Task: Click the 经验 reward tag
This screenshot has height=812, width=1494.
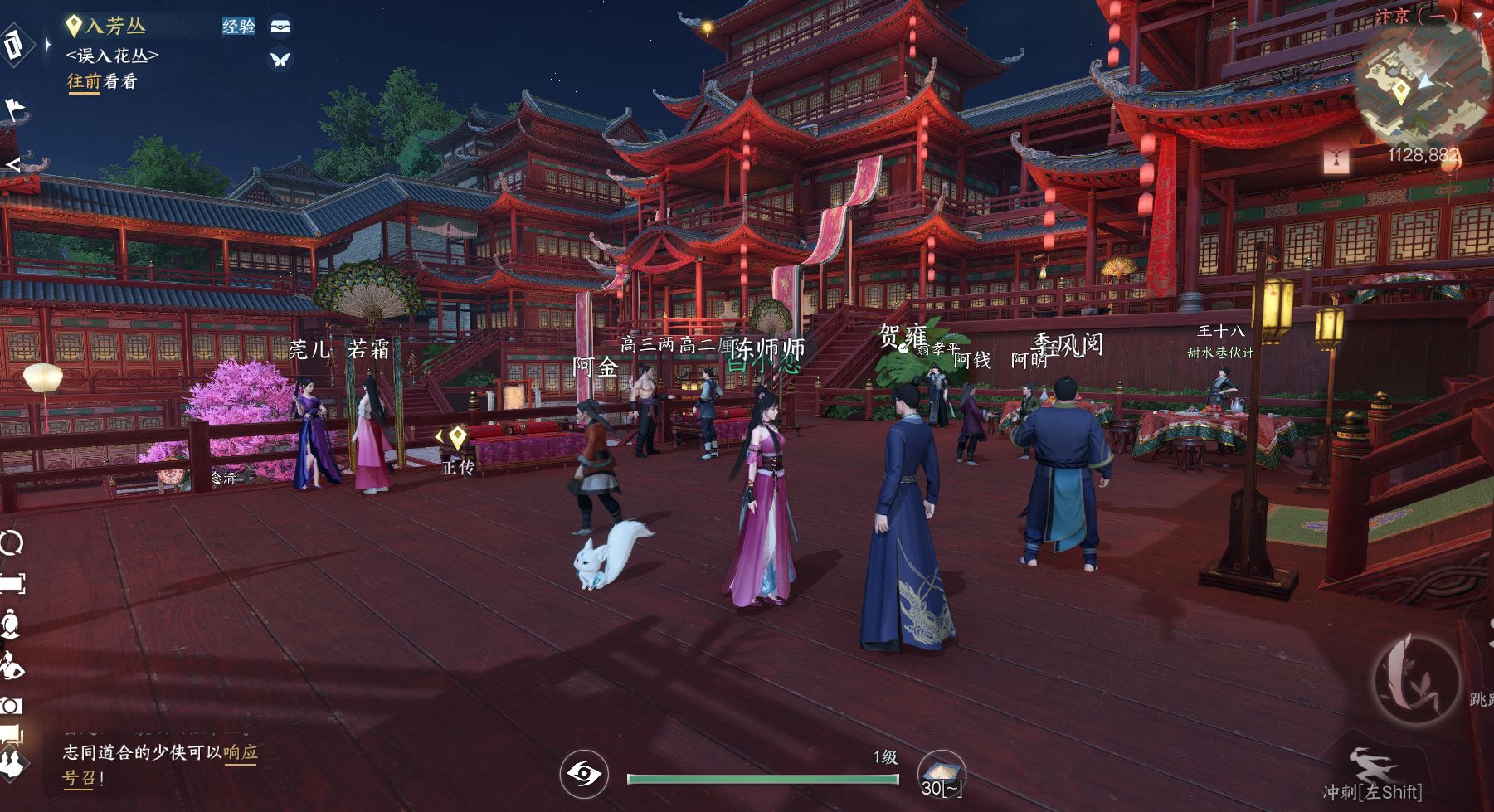Action: 239,27
